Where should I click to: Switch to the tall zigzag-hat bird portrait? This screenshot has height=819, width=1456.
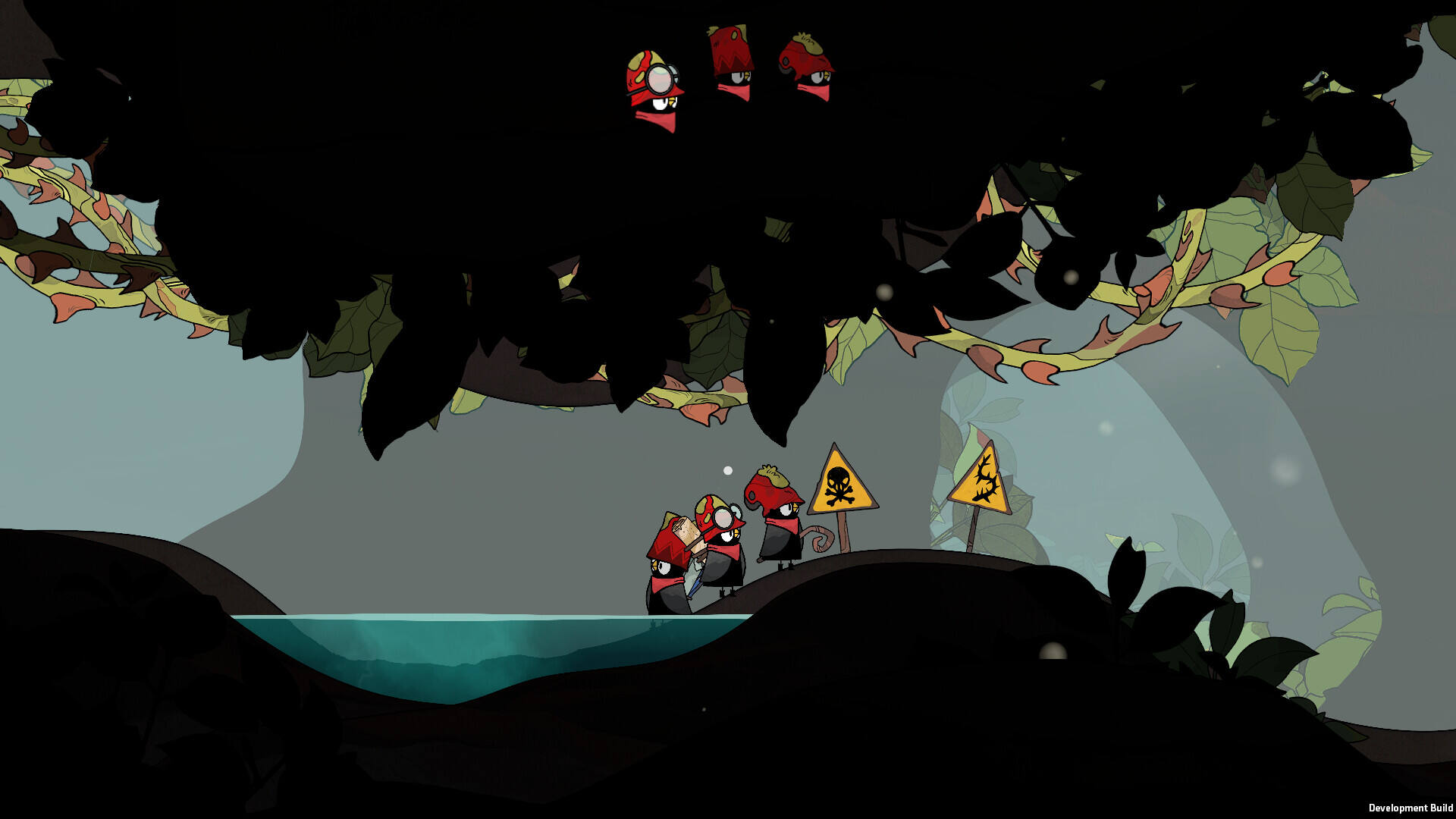pos(732,63)
